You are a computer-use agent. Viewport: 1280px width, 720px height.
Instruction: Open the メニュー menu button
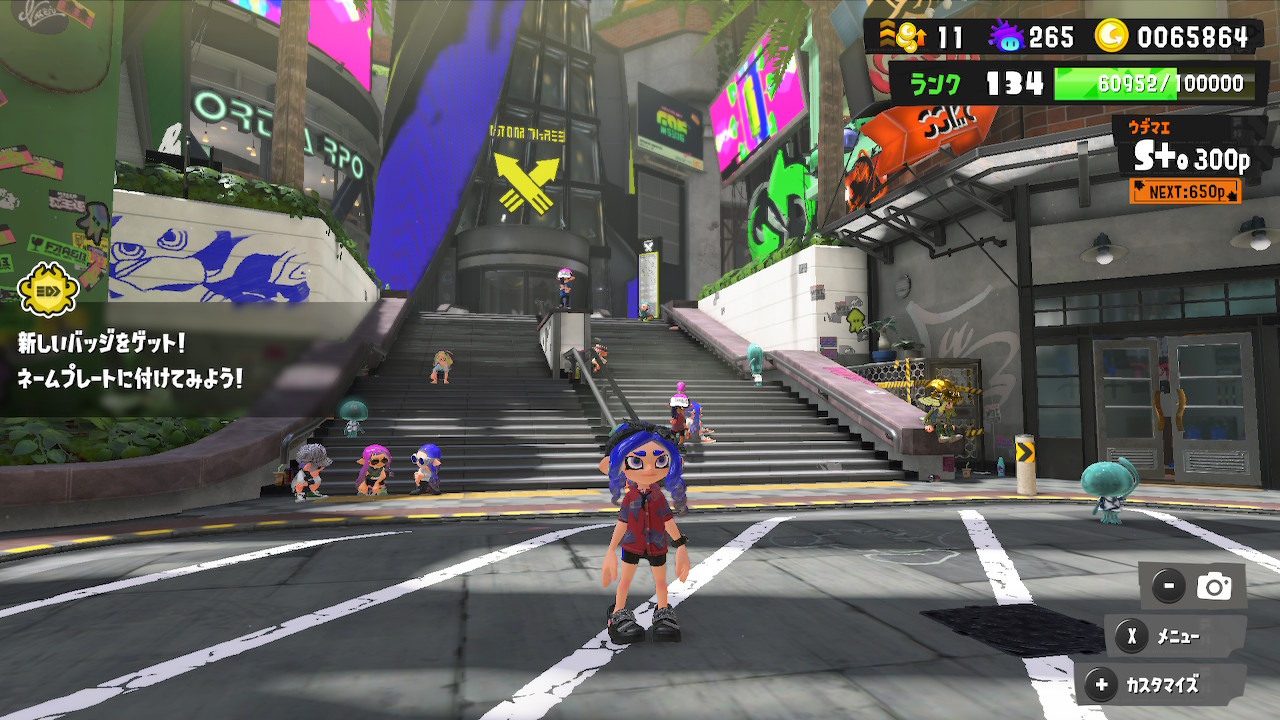pos(1164,636)
